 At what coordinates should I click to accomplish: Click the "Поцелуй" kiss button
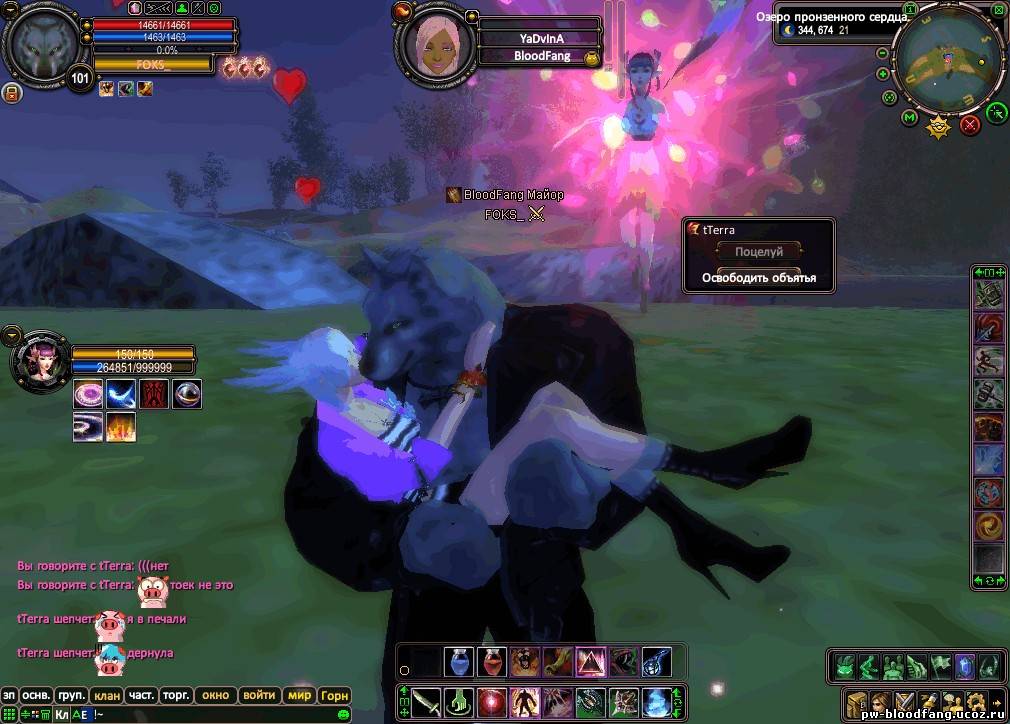tap(759, 253)
